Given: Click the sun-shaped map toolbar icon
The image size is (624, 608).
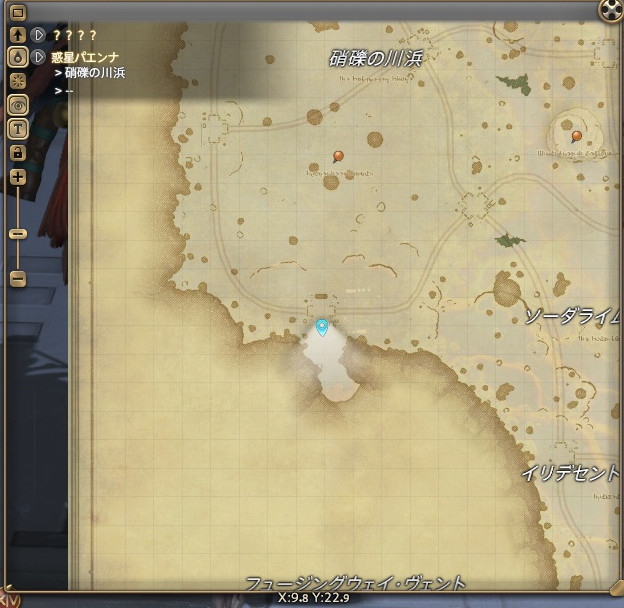Looking at the screenshot, I should [17, 81].
